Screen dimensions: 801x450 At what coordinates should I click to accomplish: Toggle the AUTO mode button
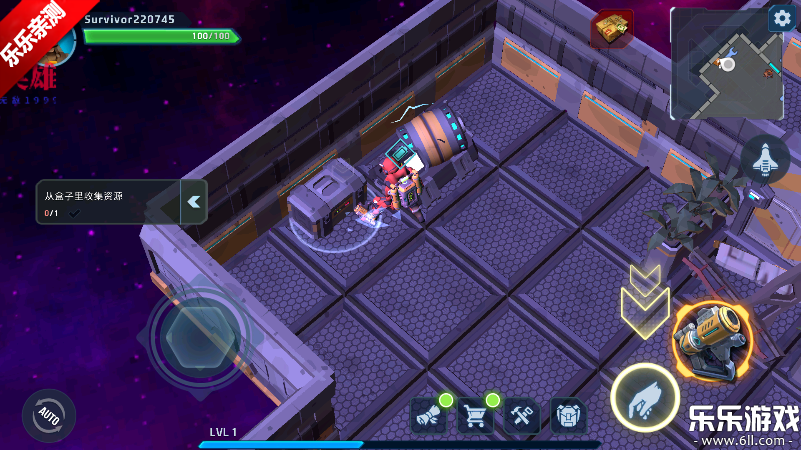(x=48, y=414)
